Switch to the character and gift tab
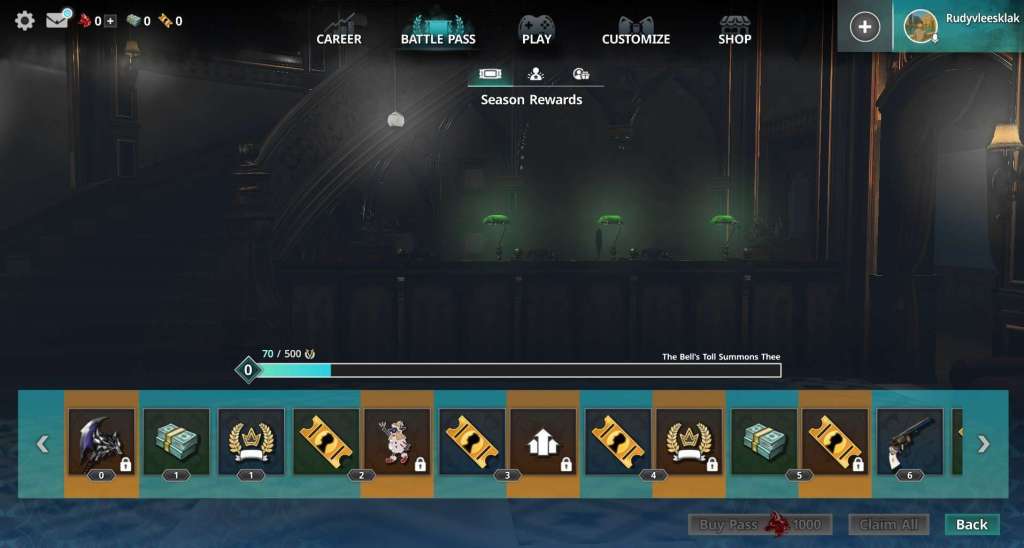The height and width of the screenshot is (548, 1024). [581, 74]
